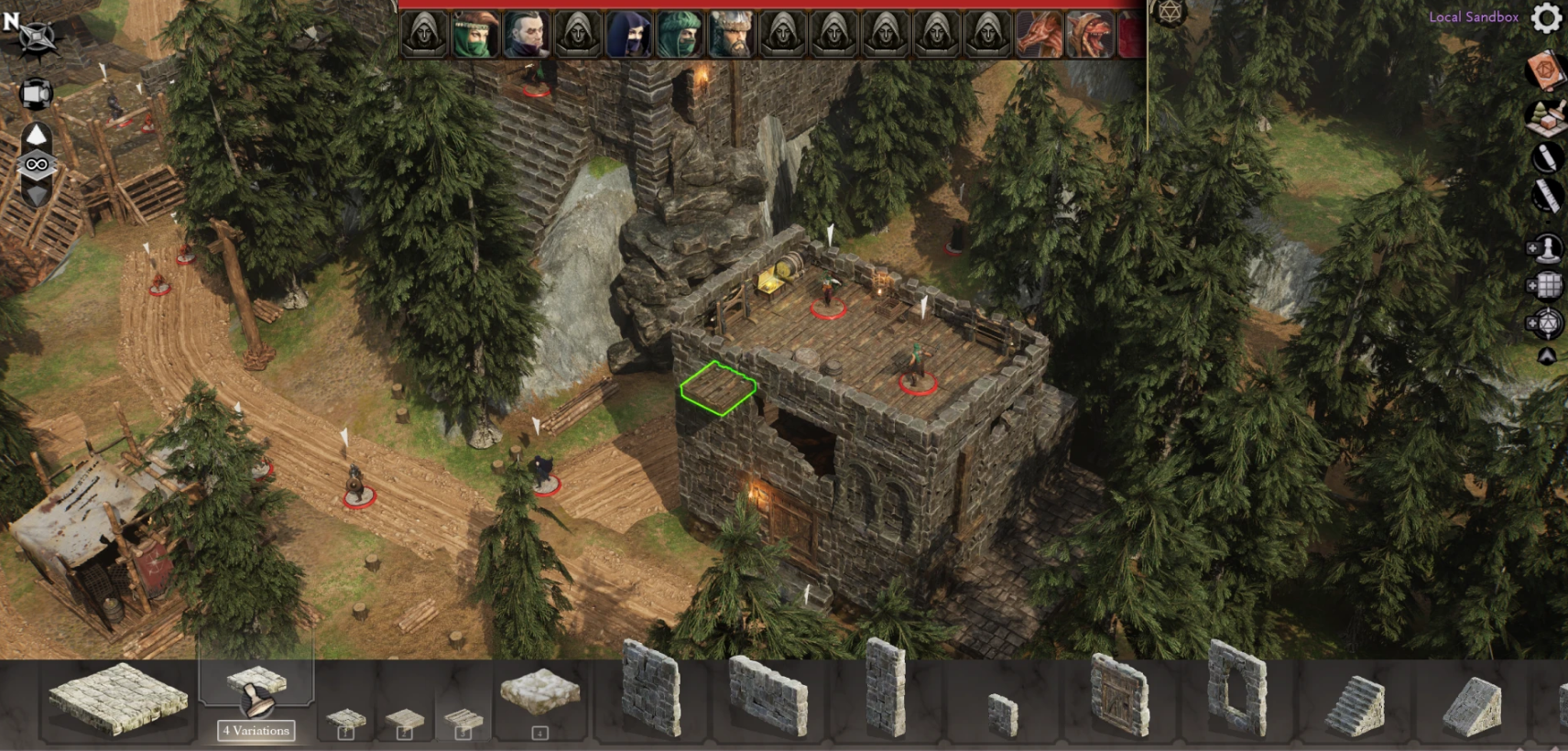The image size is (1568, 751).
Task: Choose the green-hooded masked woman portrait with feather
Action: (475, 35)
